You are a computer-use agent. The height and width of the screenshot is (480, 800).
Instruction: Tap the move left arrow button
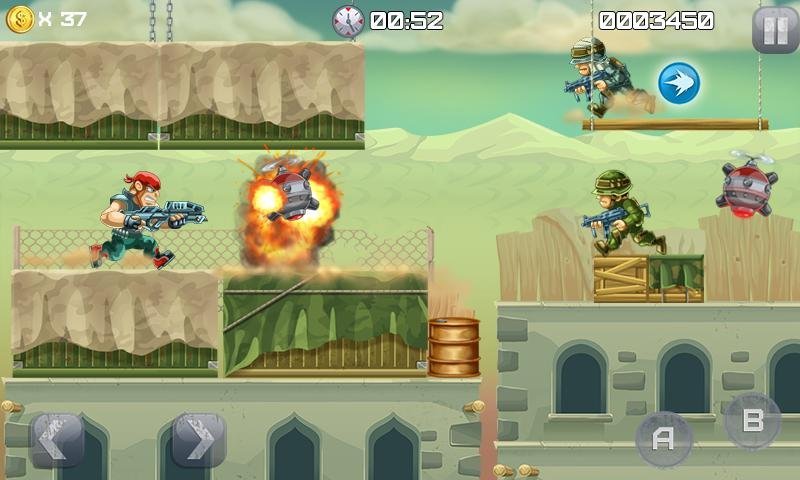[x=57, y=438]
